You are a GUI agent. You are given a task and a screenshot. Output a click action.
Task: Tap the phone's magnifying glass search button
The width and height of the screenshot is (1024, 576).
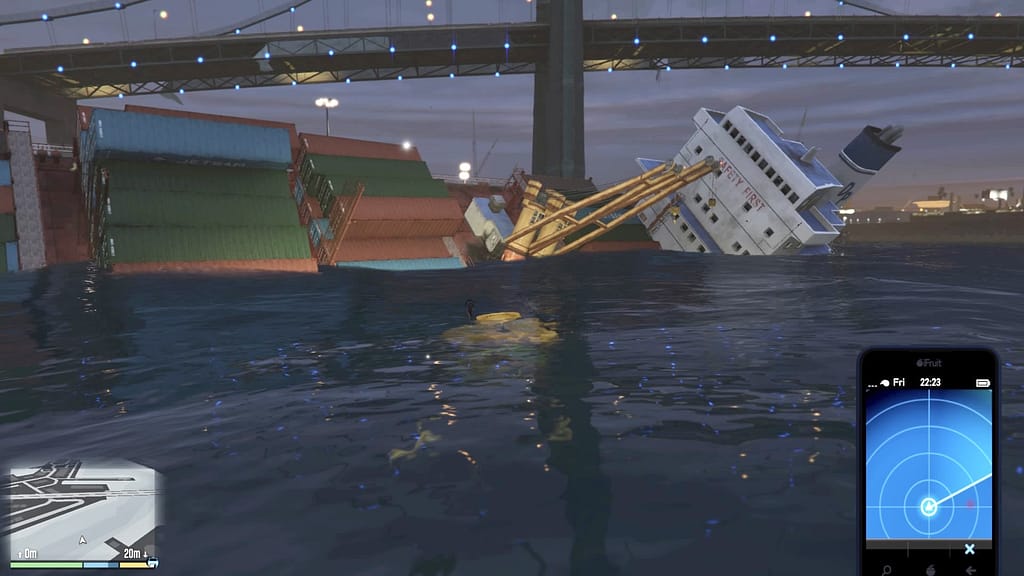(886, 569)
